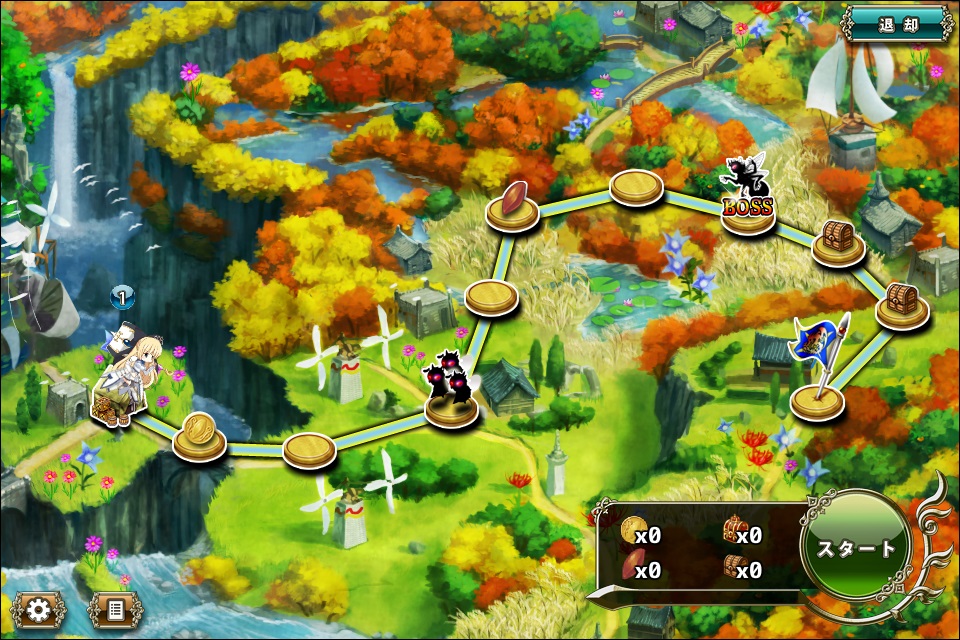Image resolution: width=960 pixels, height=640 pixels.
Task: Start the stage with the スタート button
Action: 856,548
